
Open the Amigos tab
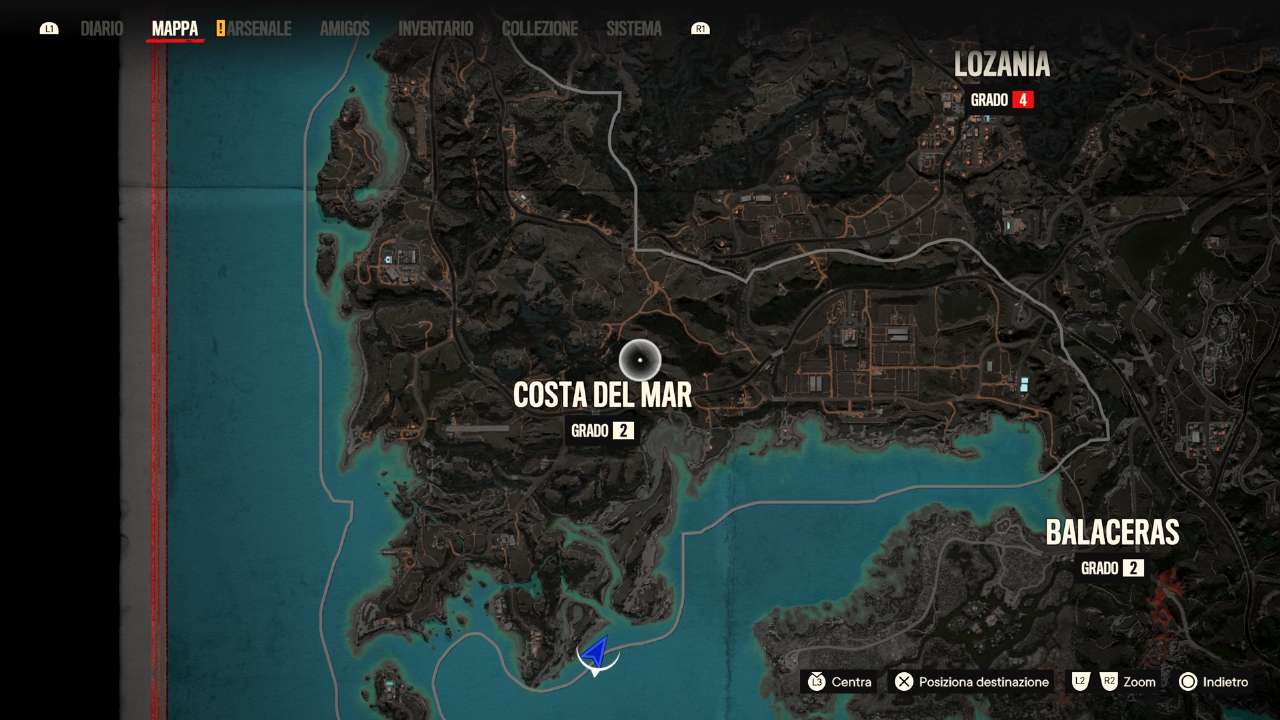tap(345, 29)
